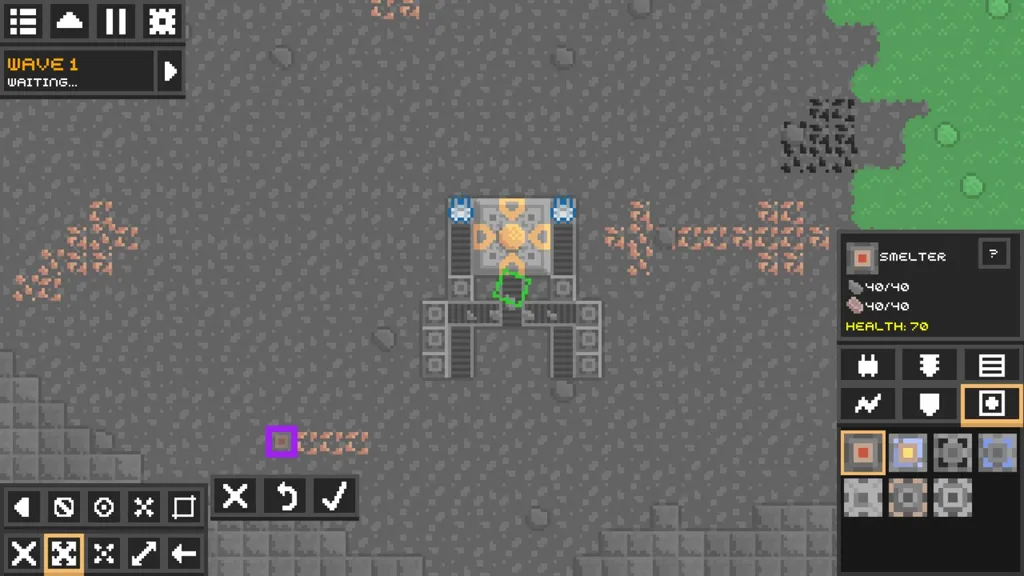Choose the crop-square area selection tool
The width and height of the screenshot is (1024, 576).
click(x=184, y=507)
